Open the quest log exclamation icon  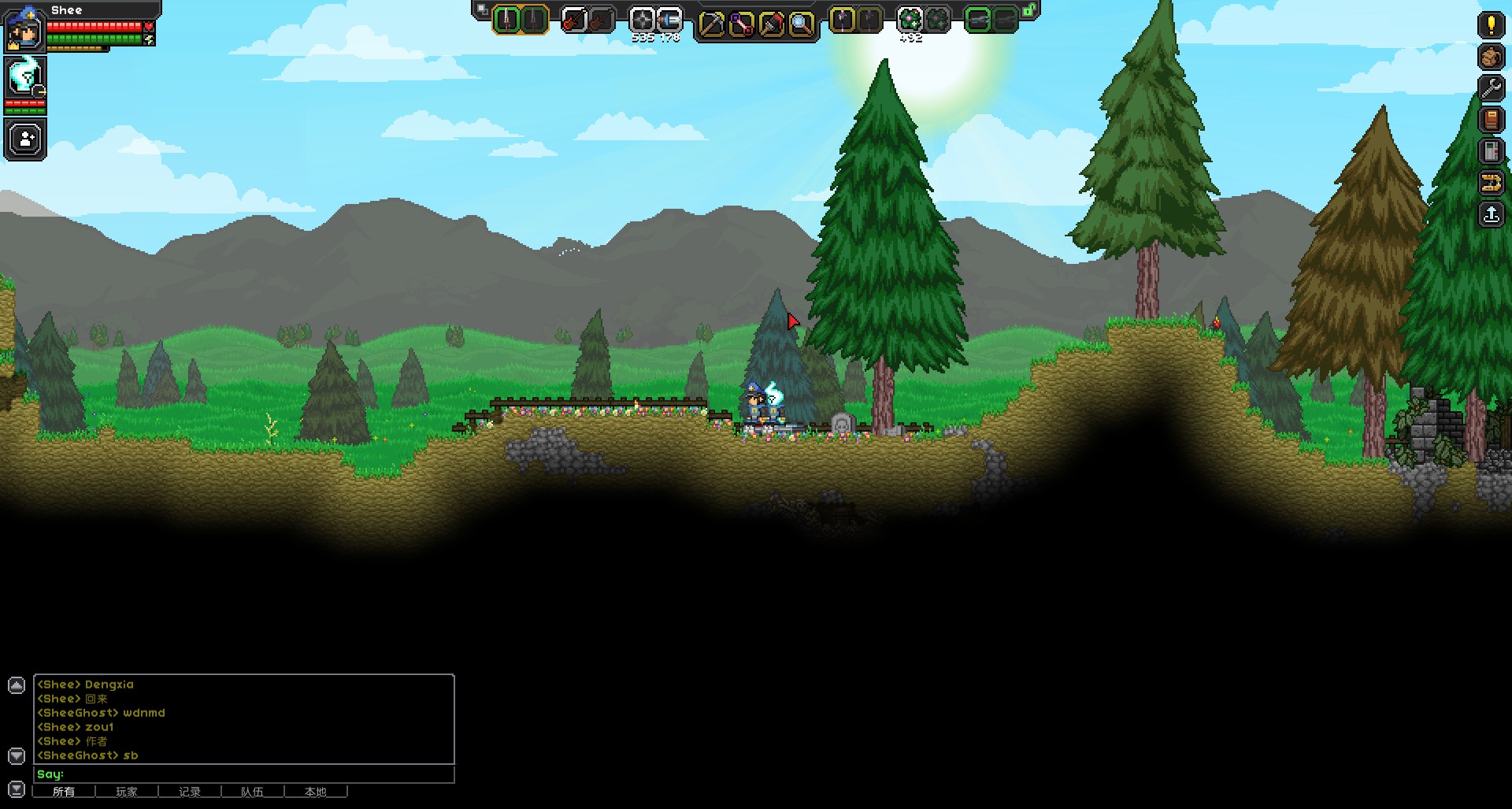[1491, 25]
